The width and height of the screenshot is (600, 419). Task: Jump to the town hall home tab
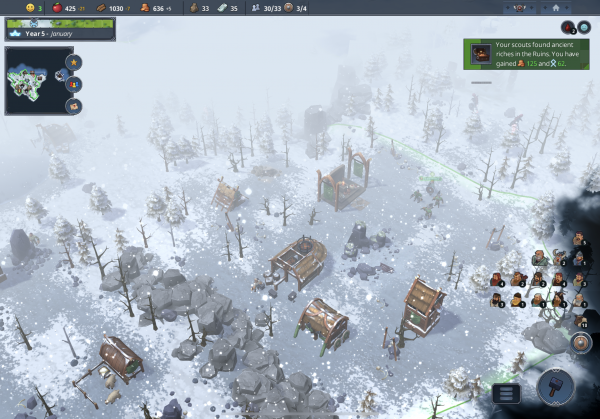click(556, 8)
